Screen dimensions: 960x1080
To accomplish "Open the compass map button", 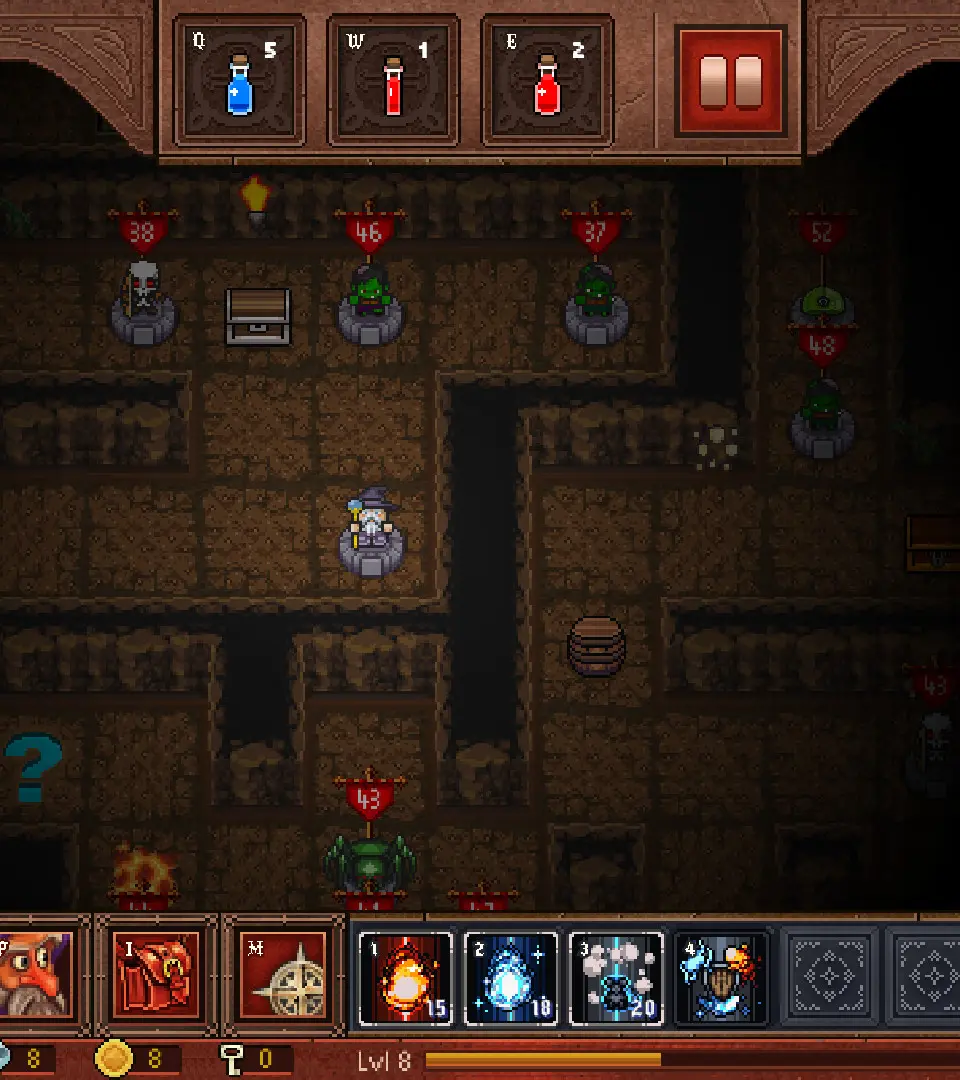I will tap(283, 974).
